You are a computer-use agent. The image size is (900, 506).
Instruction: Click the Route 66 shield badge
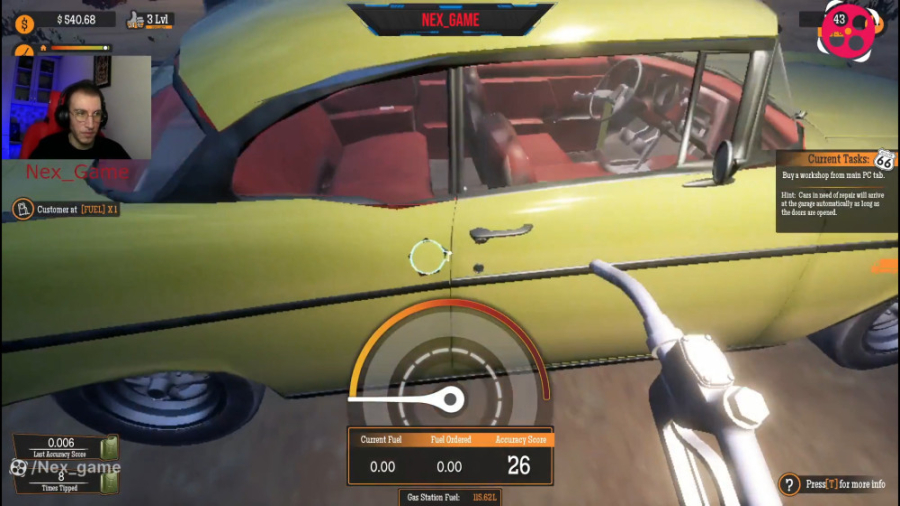pyautogui.click(x=884, y=160)
